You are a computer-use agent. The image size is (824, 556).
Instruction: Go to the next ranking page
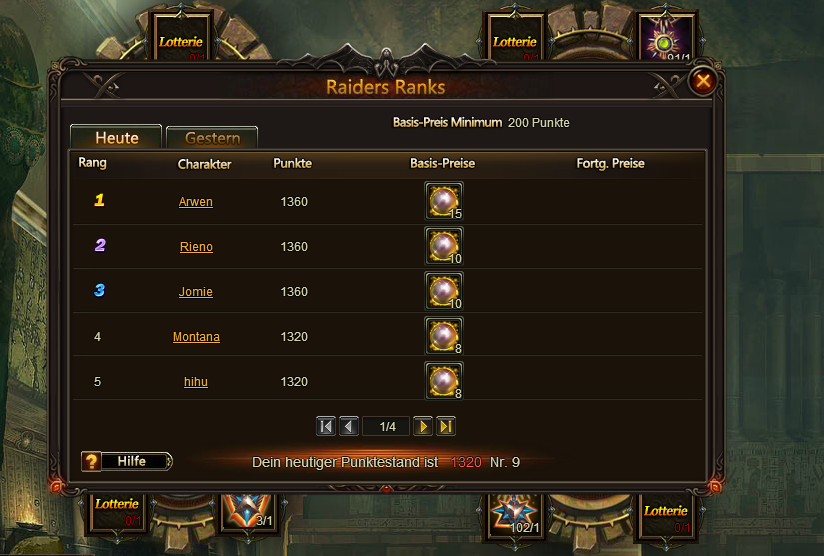423,427
